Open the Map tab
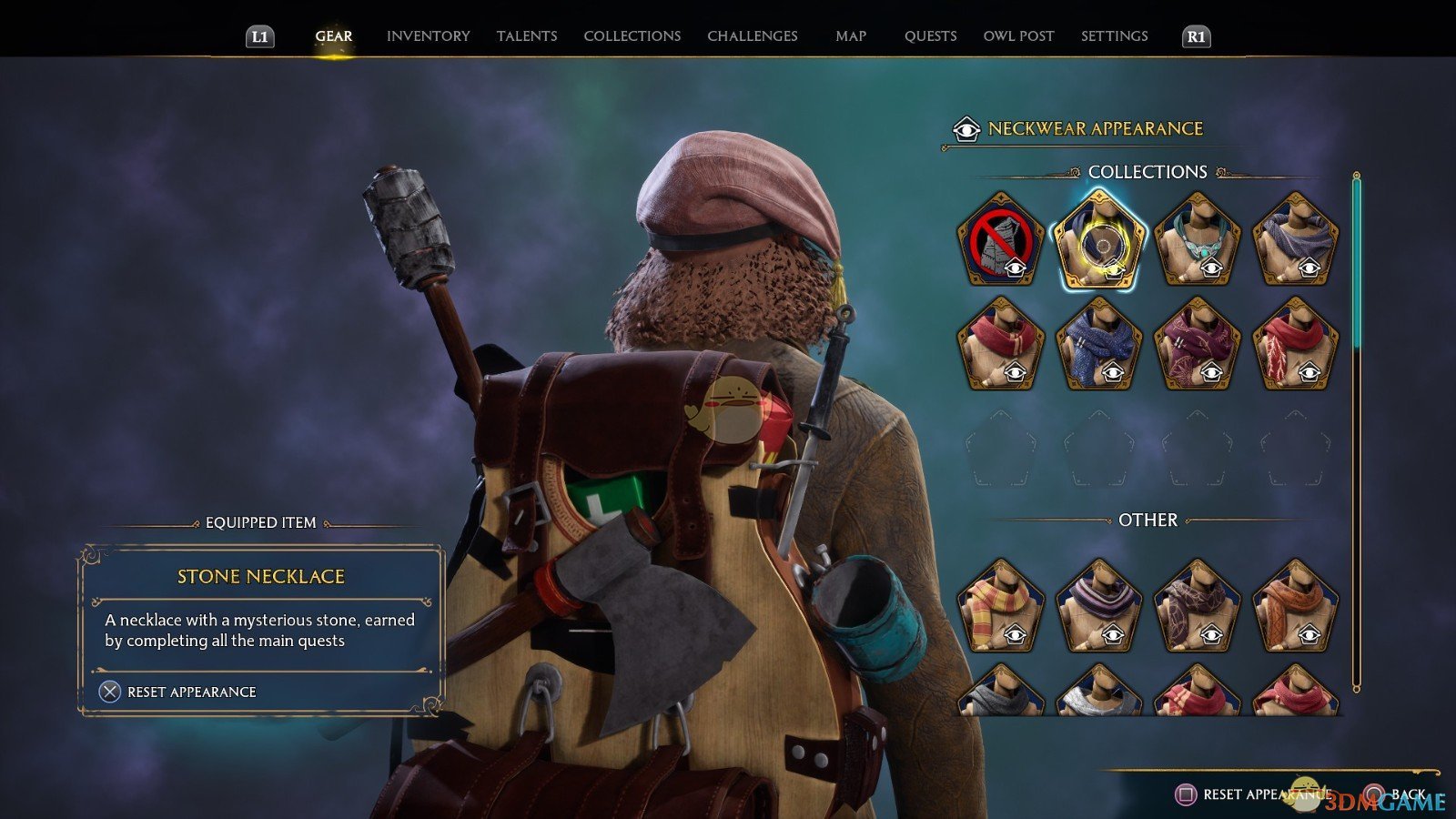 [851, 36]
